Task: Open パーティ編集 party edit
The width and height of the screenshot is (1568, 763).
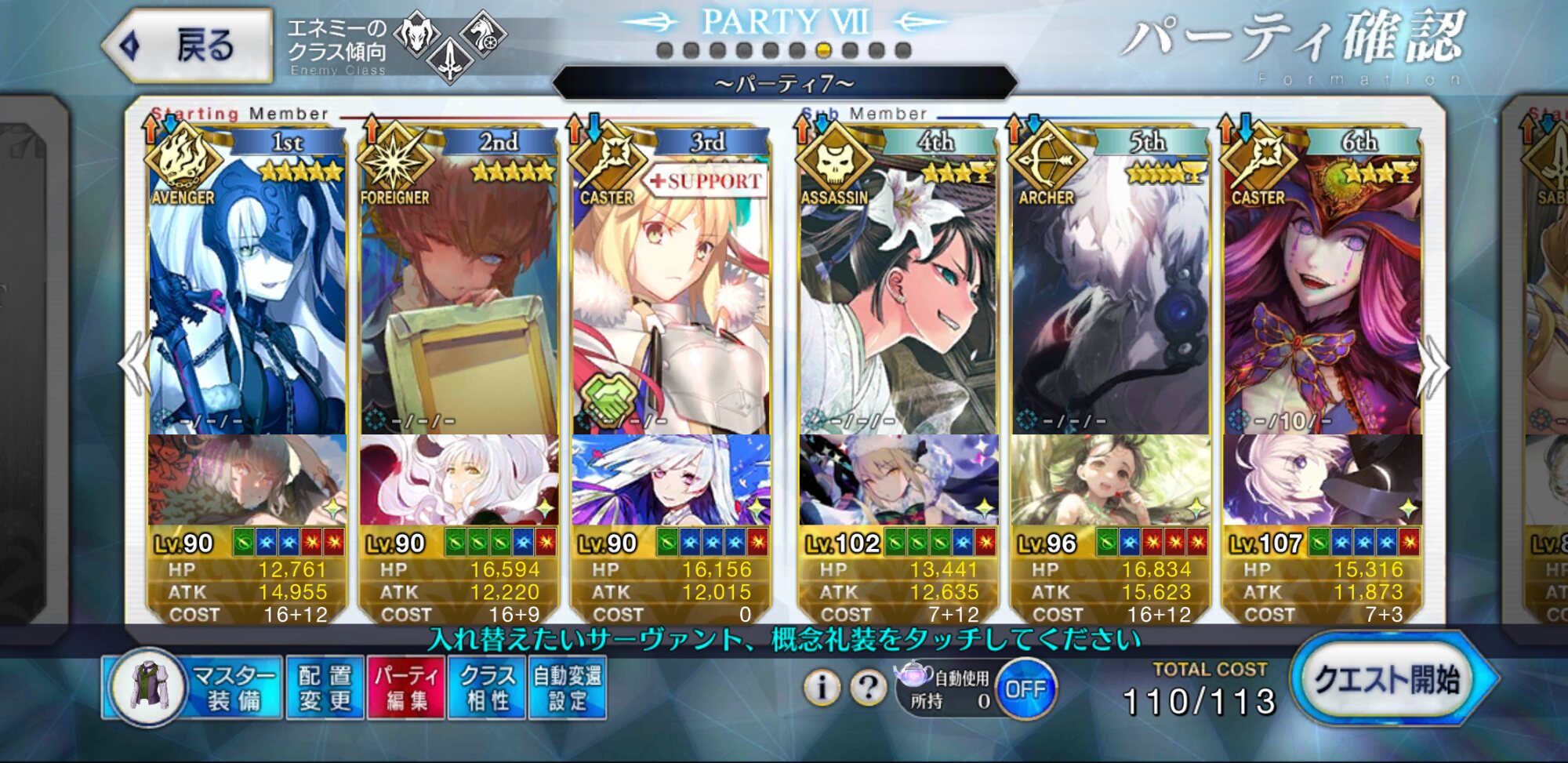Action: [406, 688]
